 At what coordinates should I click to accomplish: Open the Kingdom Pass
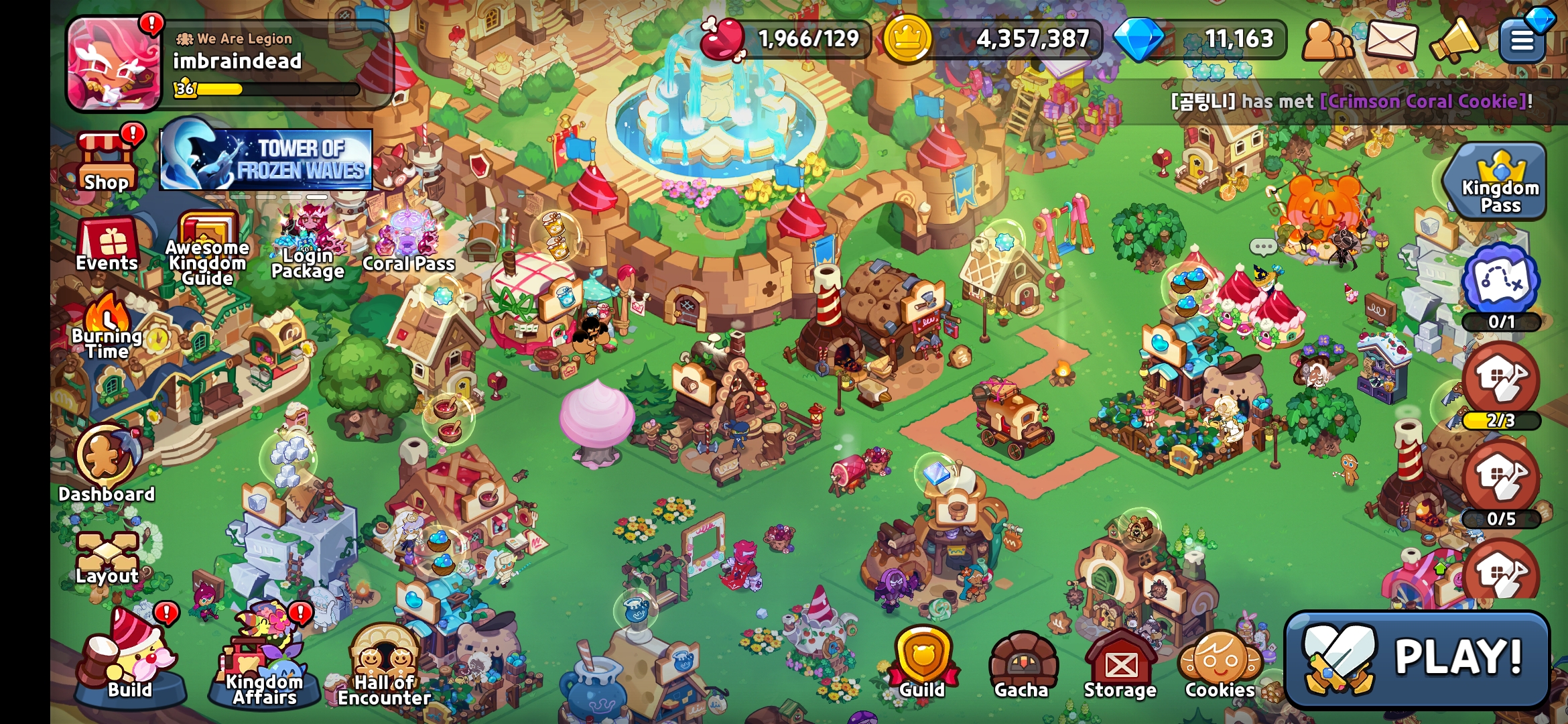(x=1500, y=181)
